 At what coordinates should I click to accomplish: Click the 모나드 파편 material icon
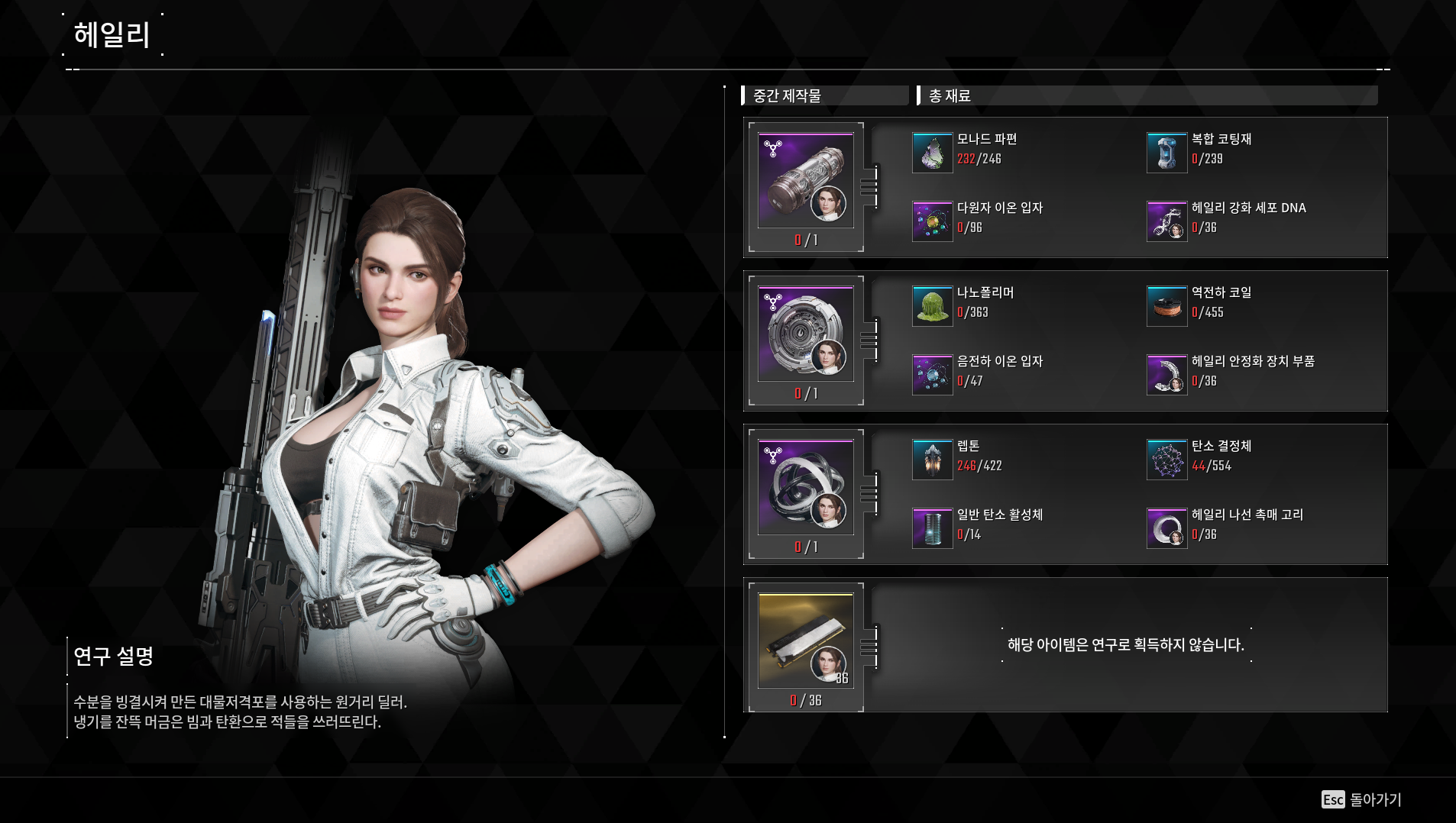932,153
